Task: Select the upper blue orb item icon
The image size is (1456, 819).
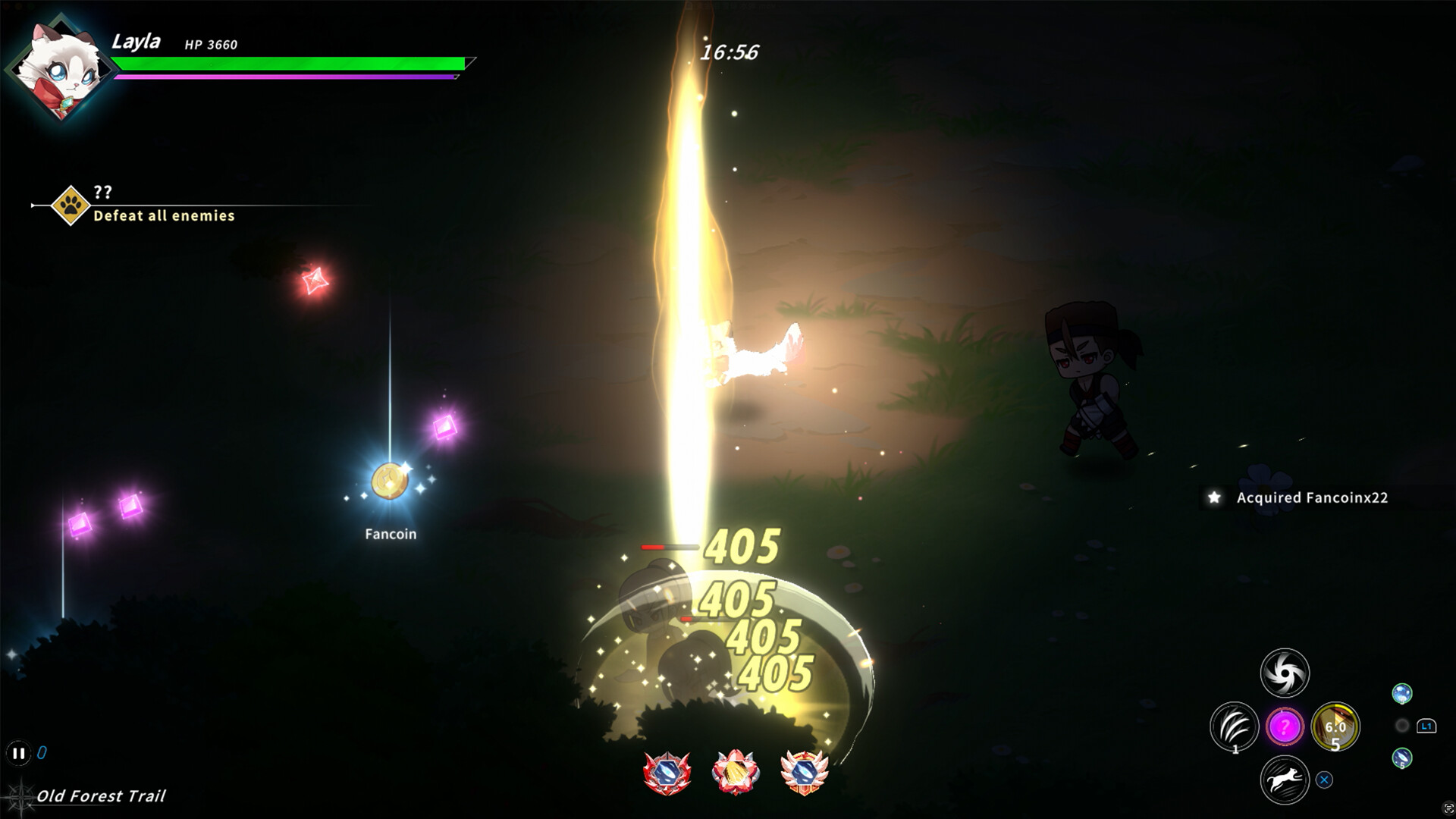Action: coord(1401,694)
